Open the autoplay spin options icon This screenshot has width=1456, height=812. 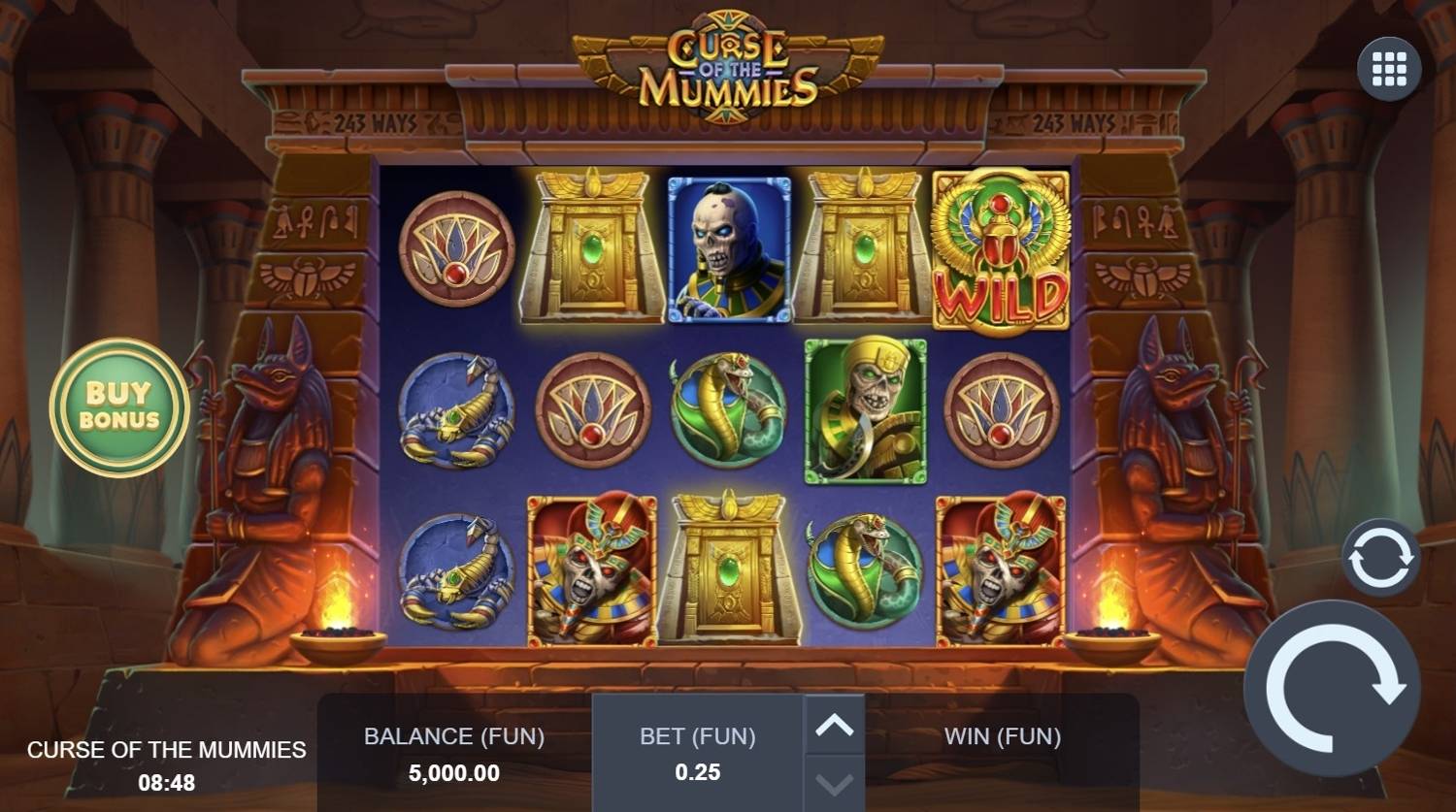[1380, 557]
